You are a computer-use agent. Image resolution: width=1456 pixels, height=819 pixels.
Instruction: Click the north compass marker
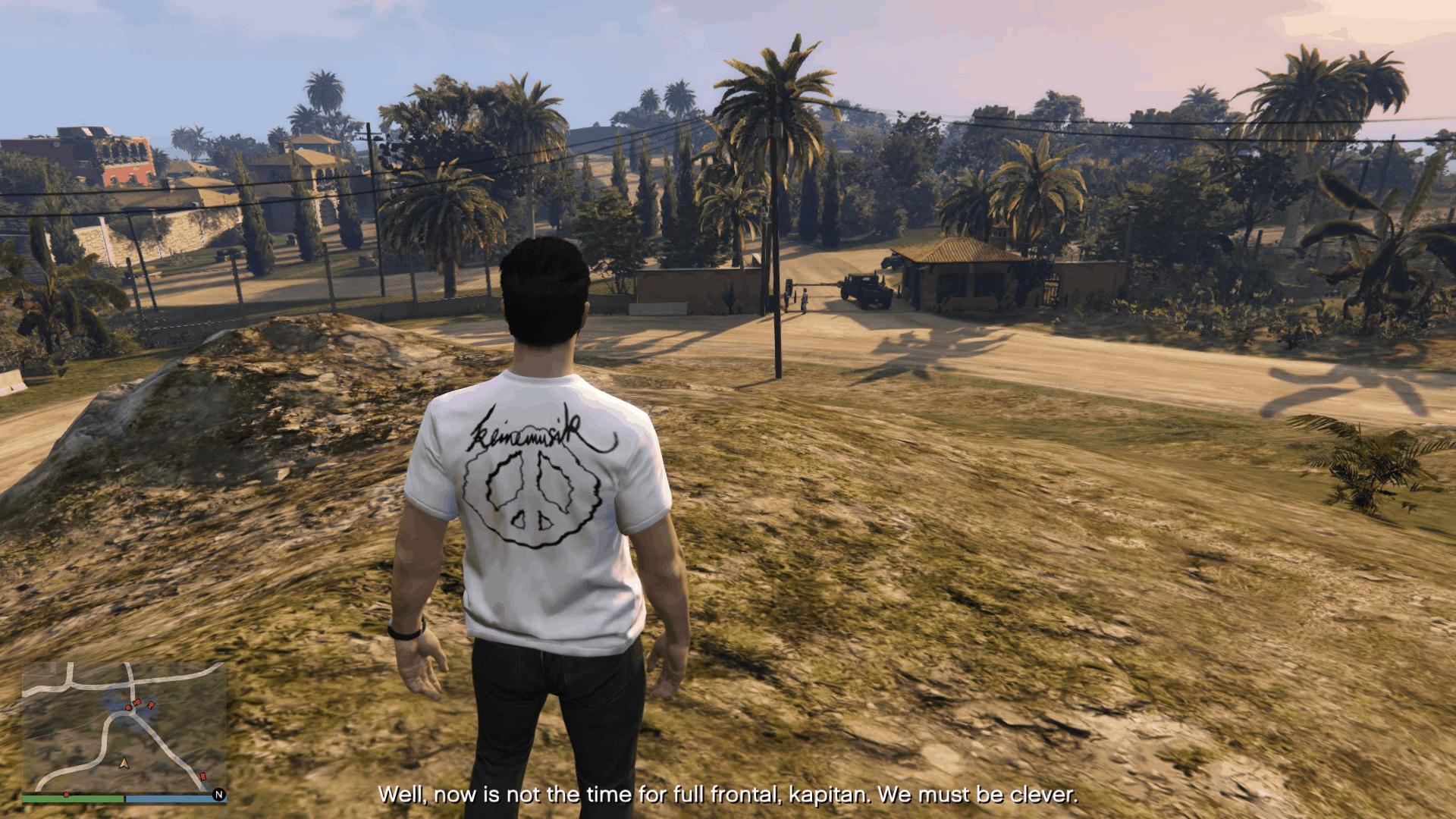(218, 795)
